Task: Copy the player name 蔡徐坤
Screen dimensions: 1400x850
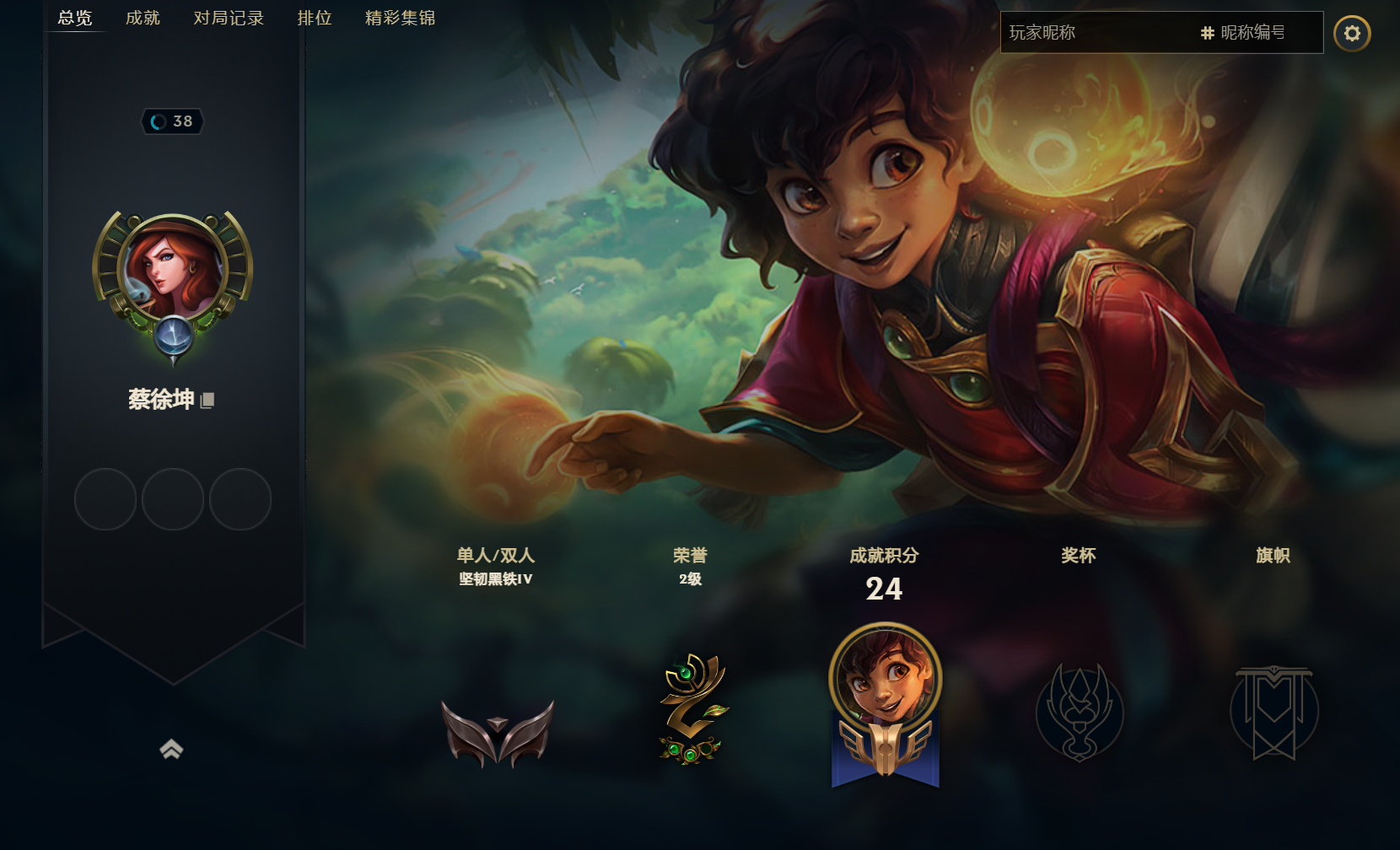Action: point(207,401)
